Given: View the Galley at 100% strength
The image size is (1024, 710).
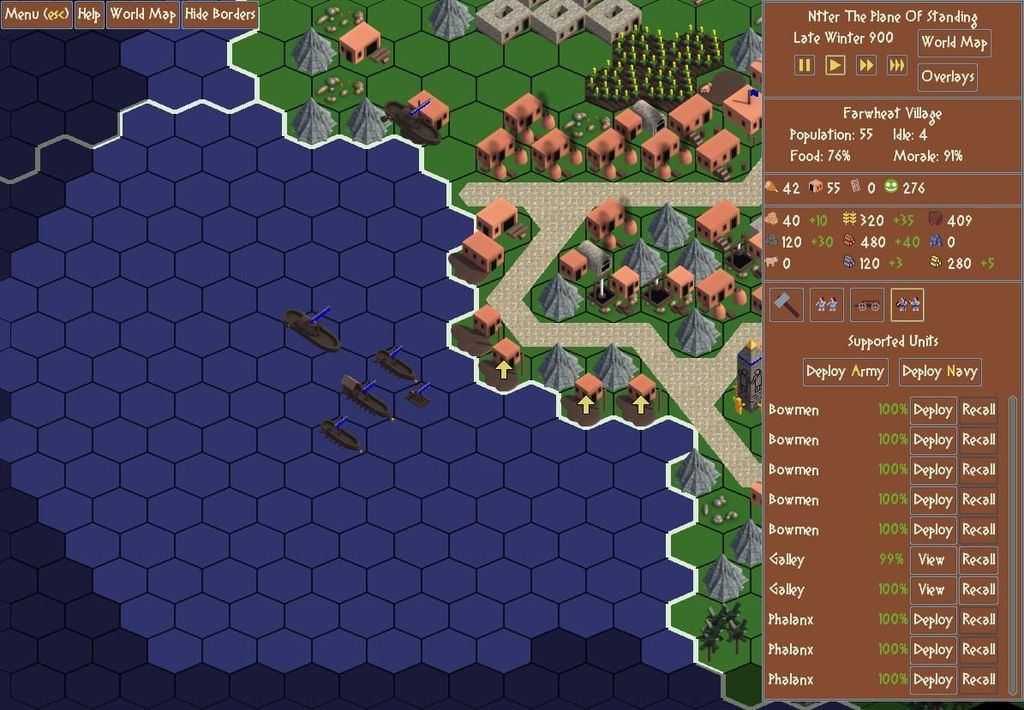Looking at the screenshot, I should [931, 590].
